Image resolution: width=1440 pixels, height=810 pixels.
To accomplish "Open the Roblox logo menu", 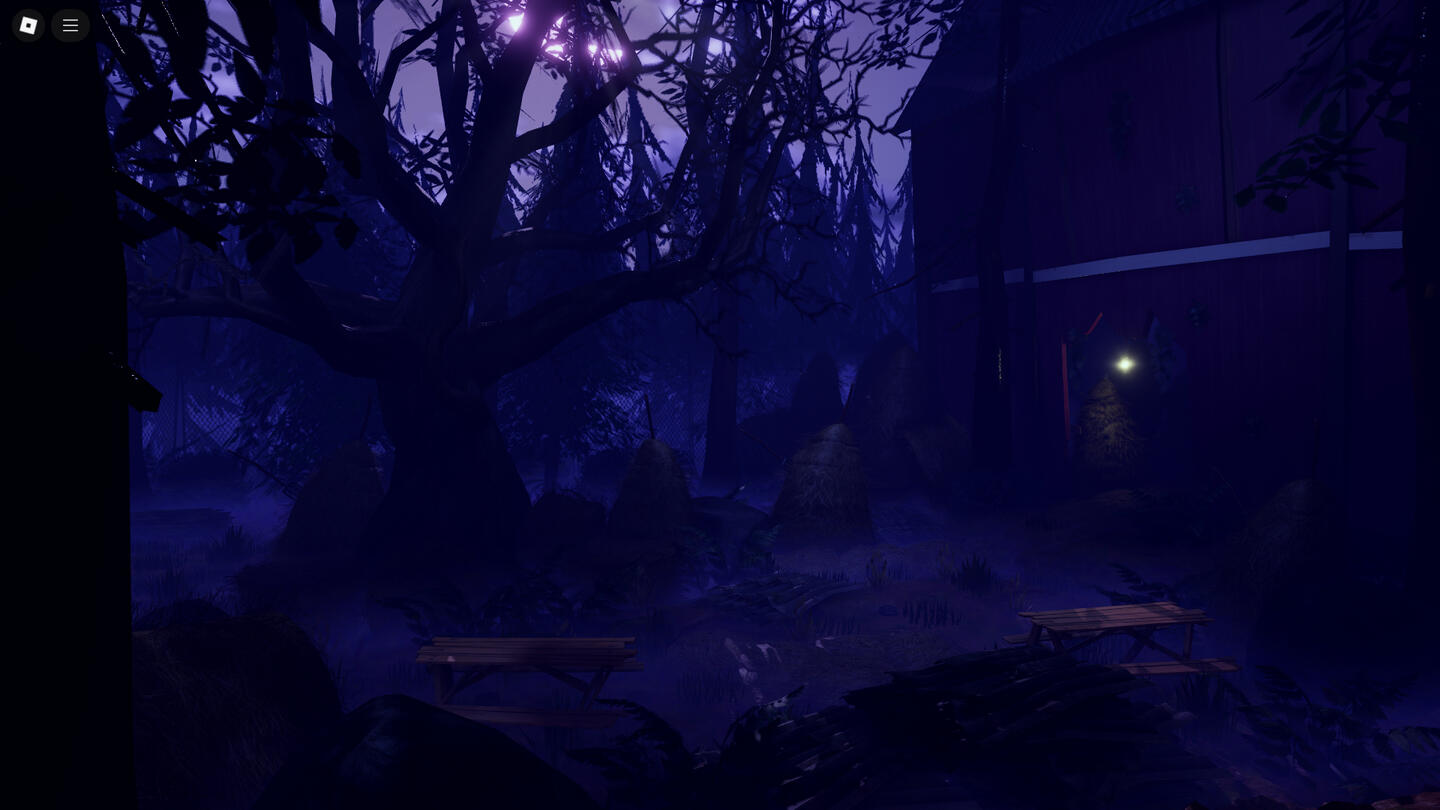I will (28, 25).
